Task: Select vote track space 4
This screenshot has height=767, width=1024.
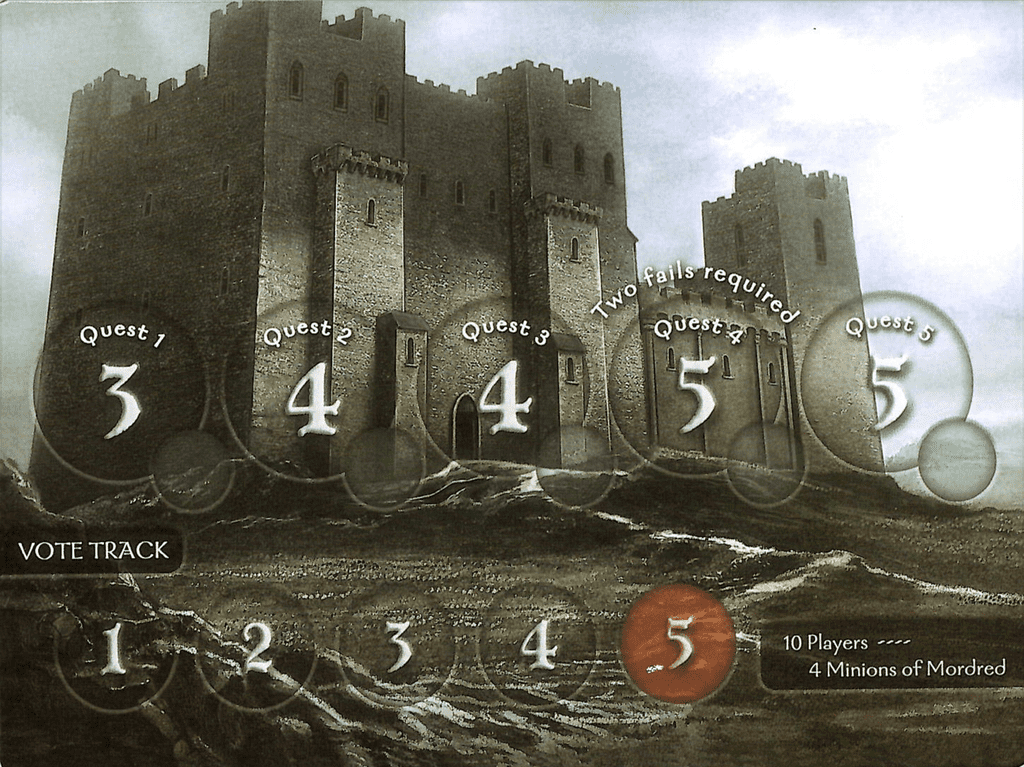Action: [538, 645]
